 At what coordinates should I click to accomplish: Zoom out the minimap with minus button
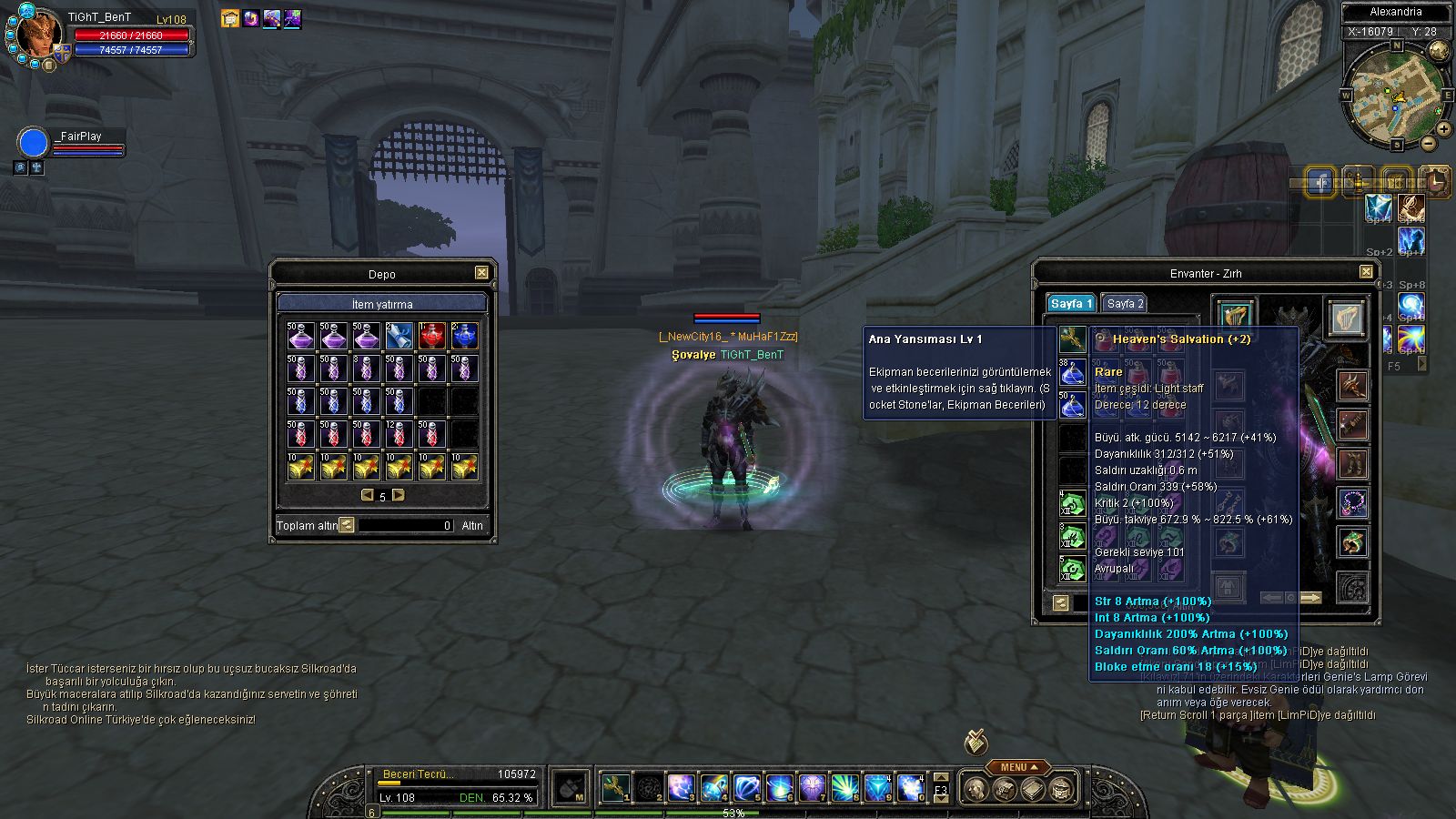pos(1428,144)
